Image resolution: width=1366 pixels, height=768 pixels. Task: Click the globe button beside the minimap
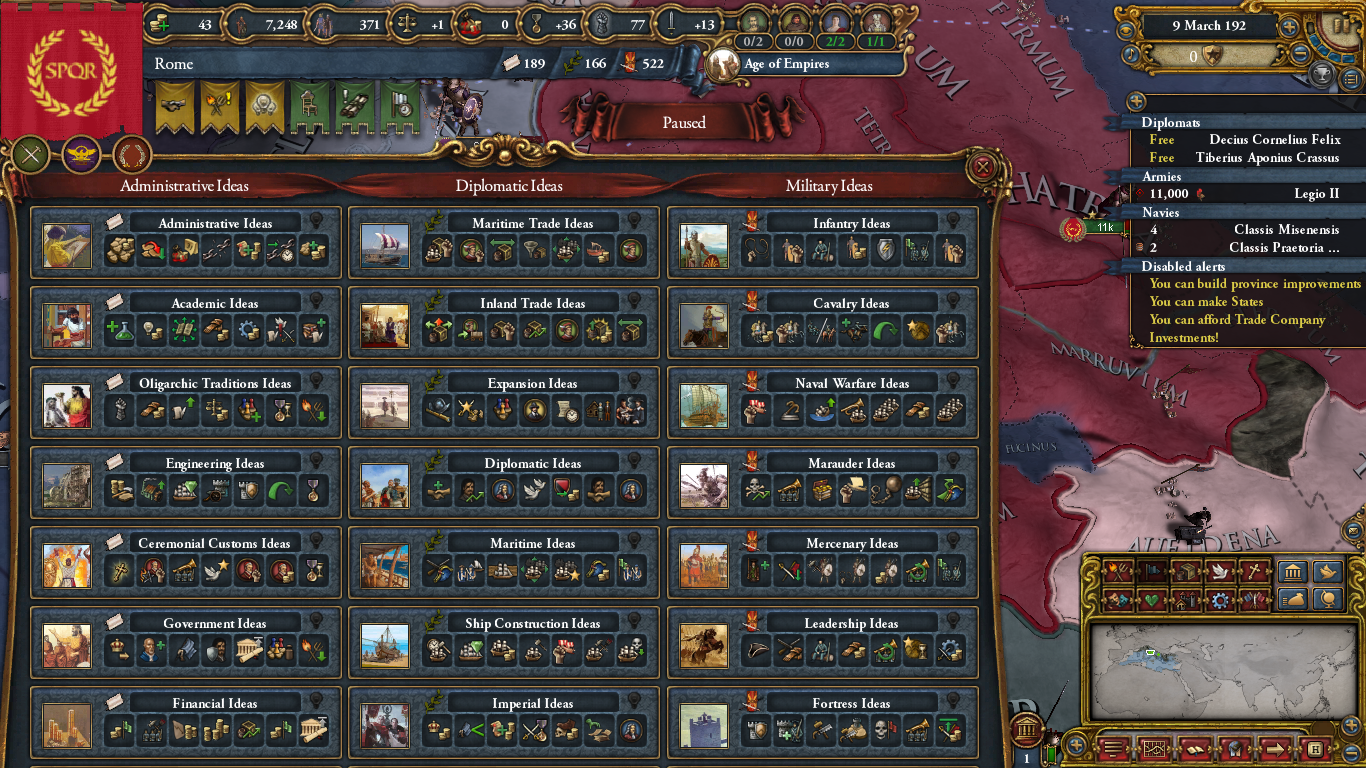pos(1328,600)
